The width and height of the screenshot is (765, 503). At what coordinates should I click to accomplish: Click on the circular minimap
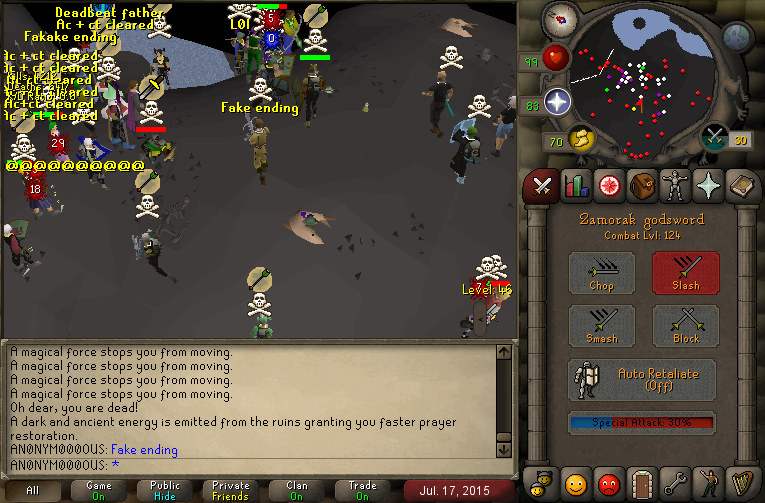point(643,85)
